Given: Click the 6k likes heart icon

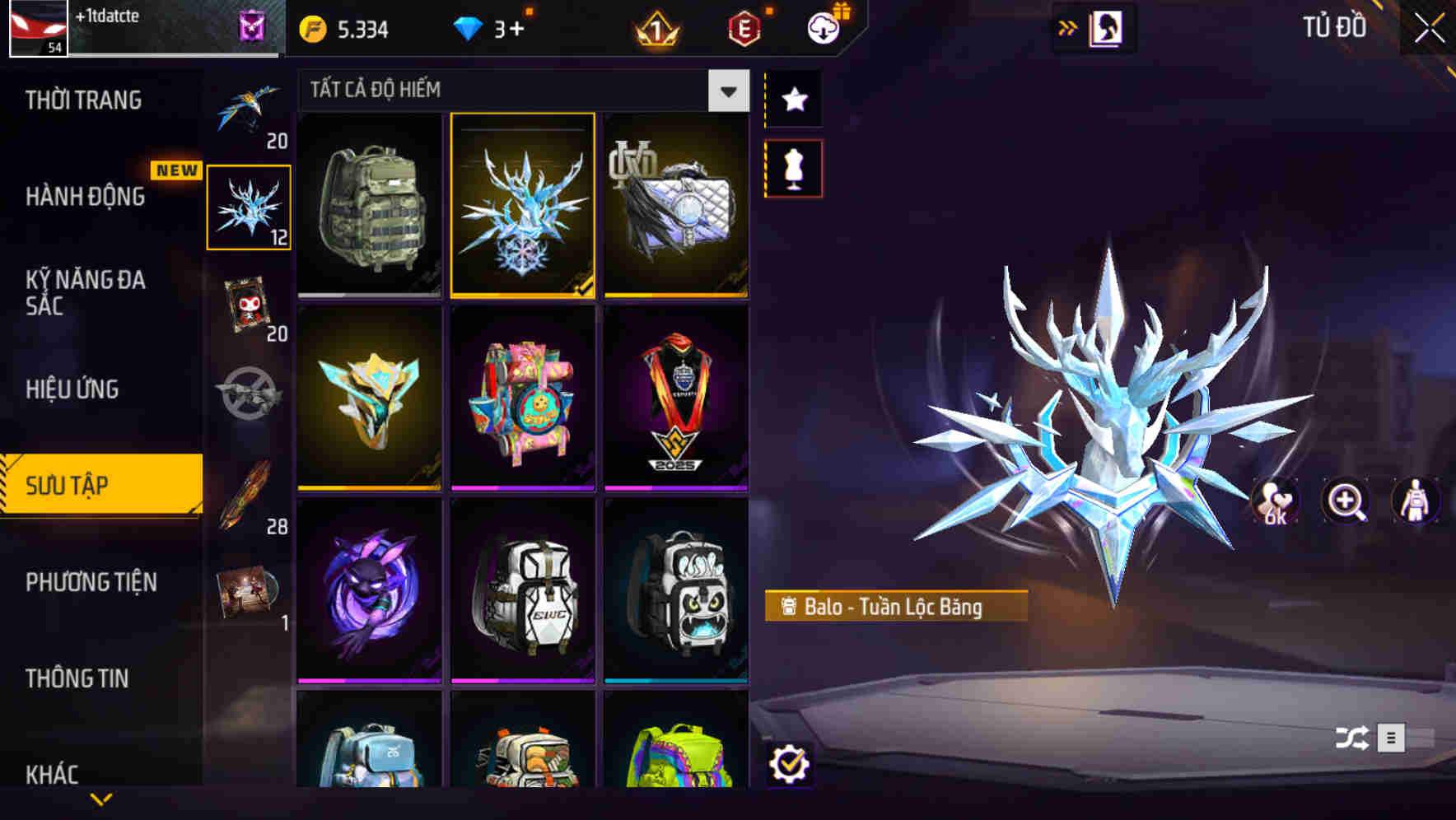Looking at the screenshot, I should (x=1274, y=501).
